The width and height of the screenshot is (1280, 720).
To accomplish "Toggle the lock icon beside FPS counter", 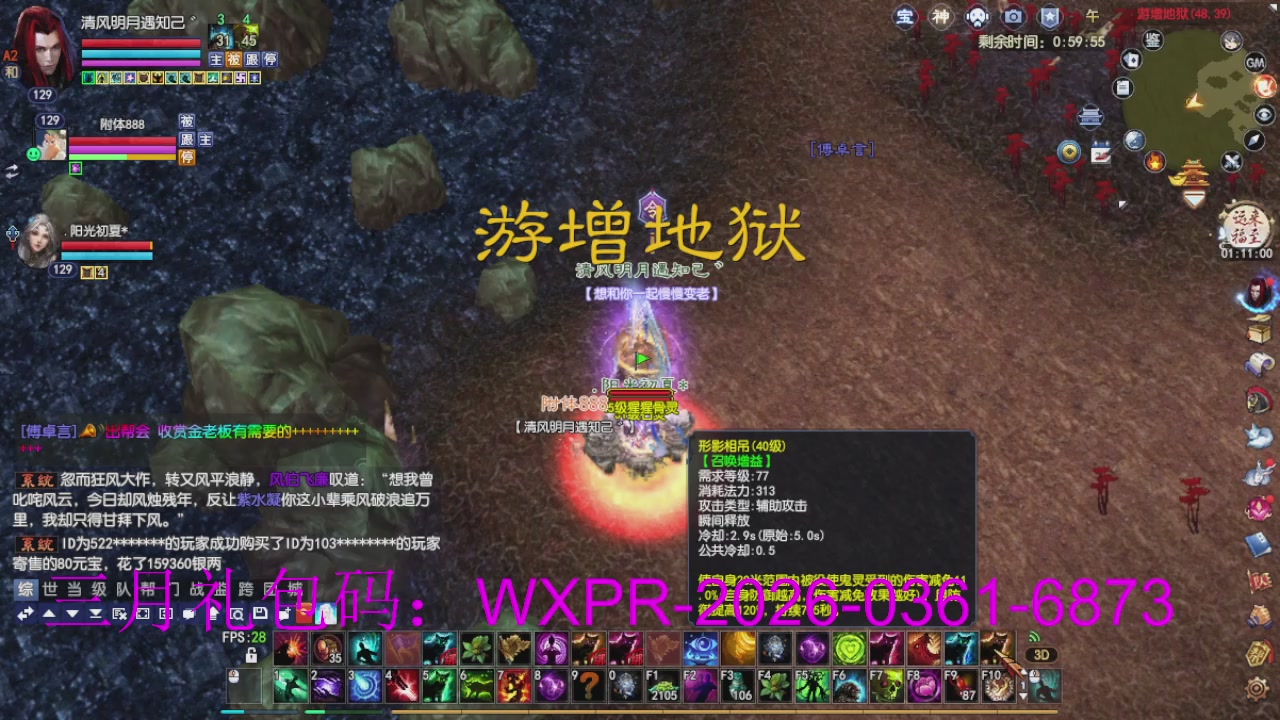I will click(251, 656).
